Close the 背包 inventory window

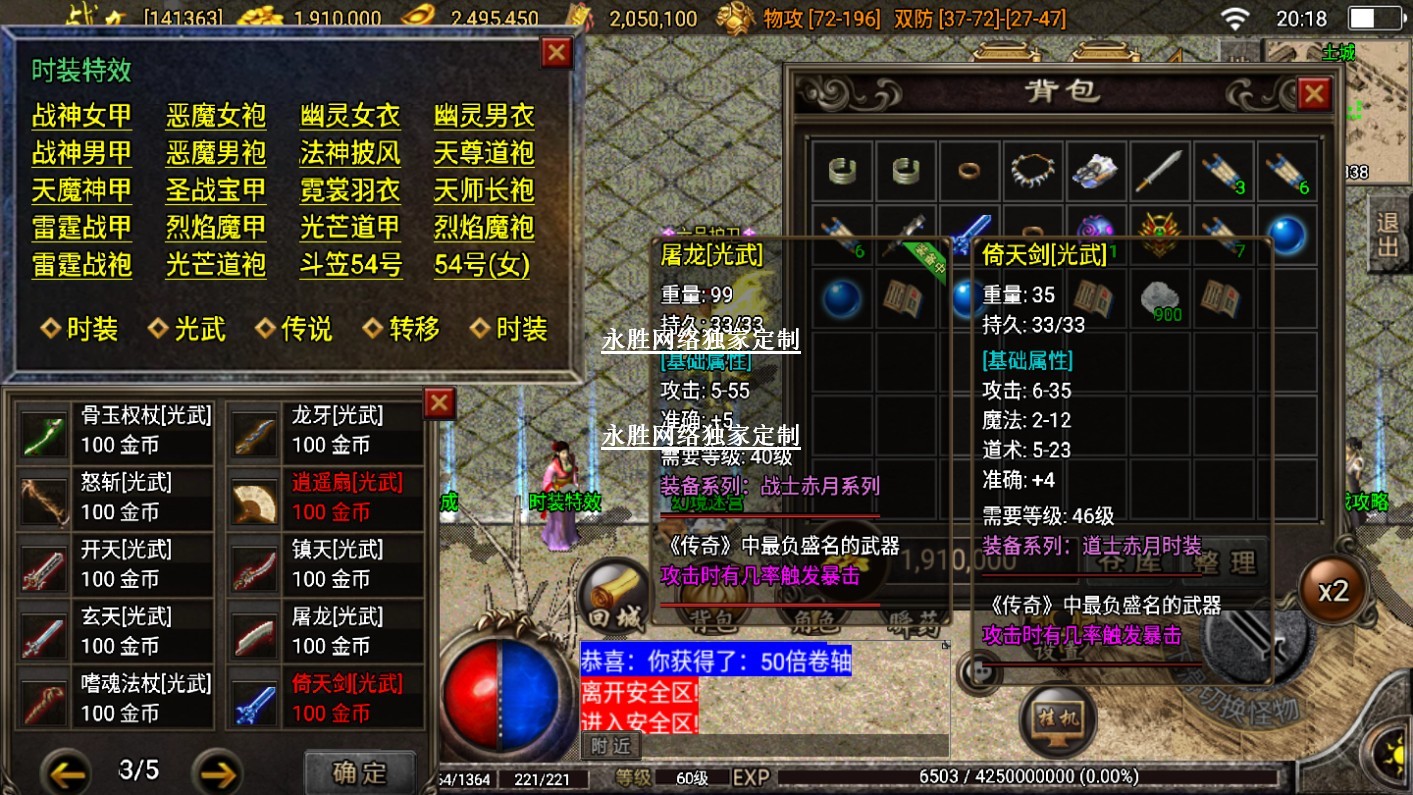click(x=1313, y=94)
